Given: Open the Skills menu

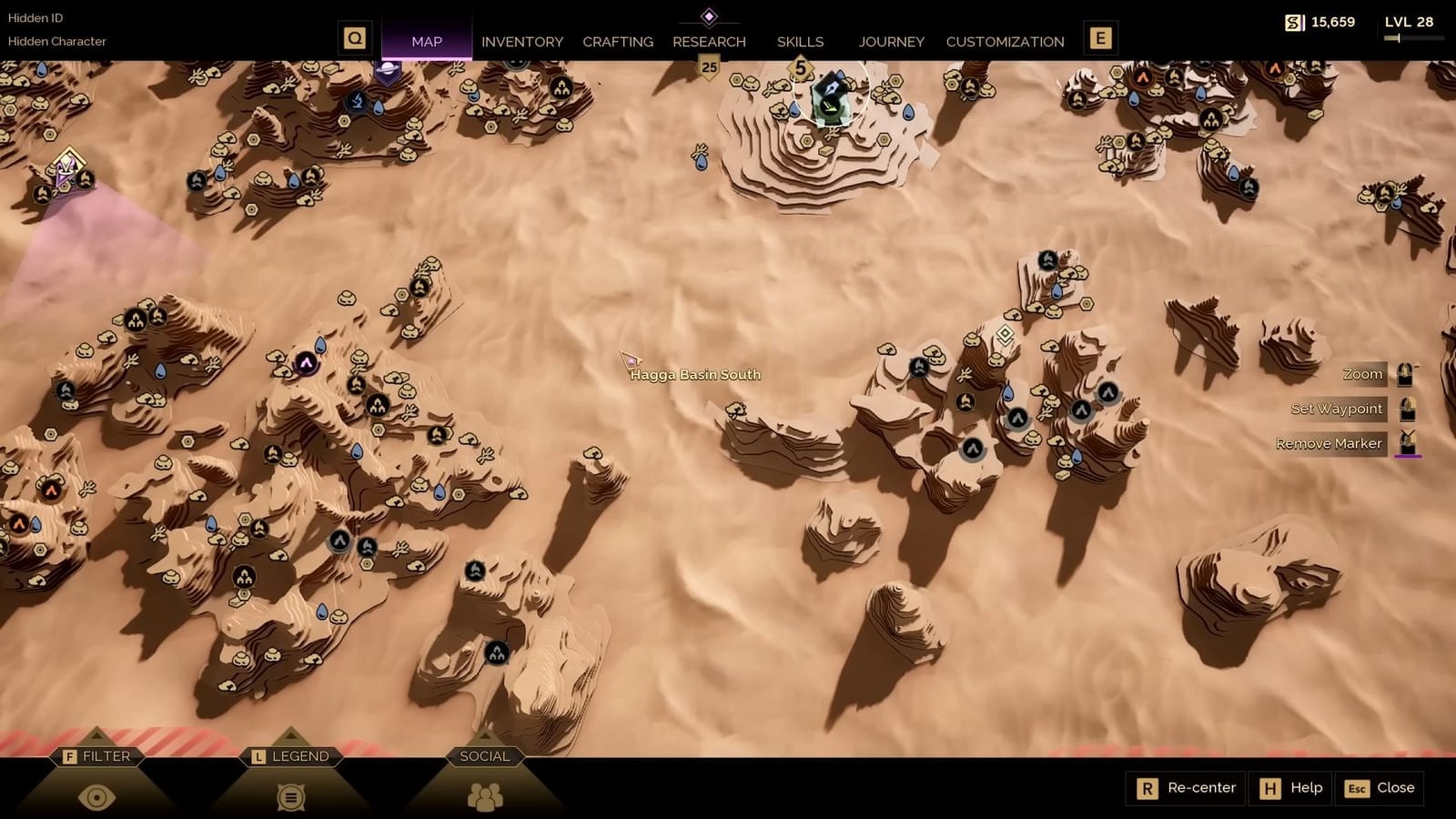Looking at the screenshot, I should [x=799, y=41].
